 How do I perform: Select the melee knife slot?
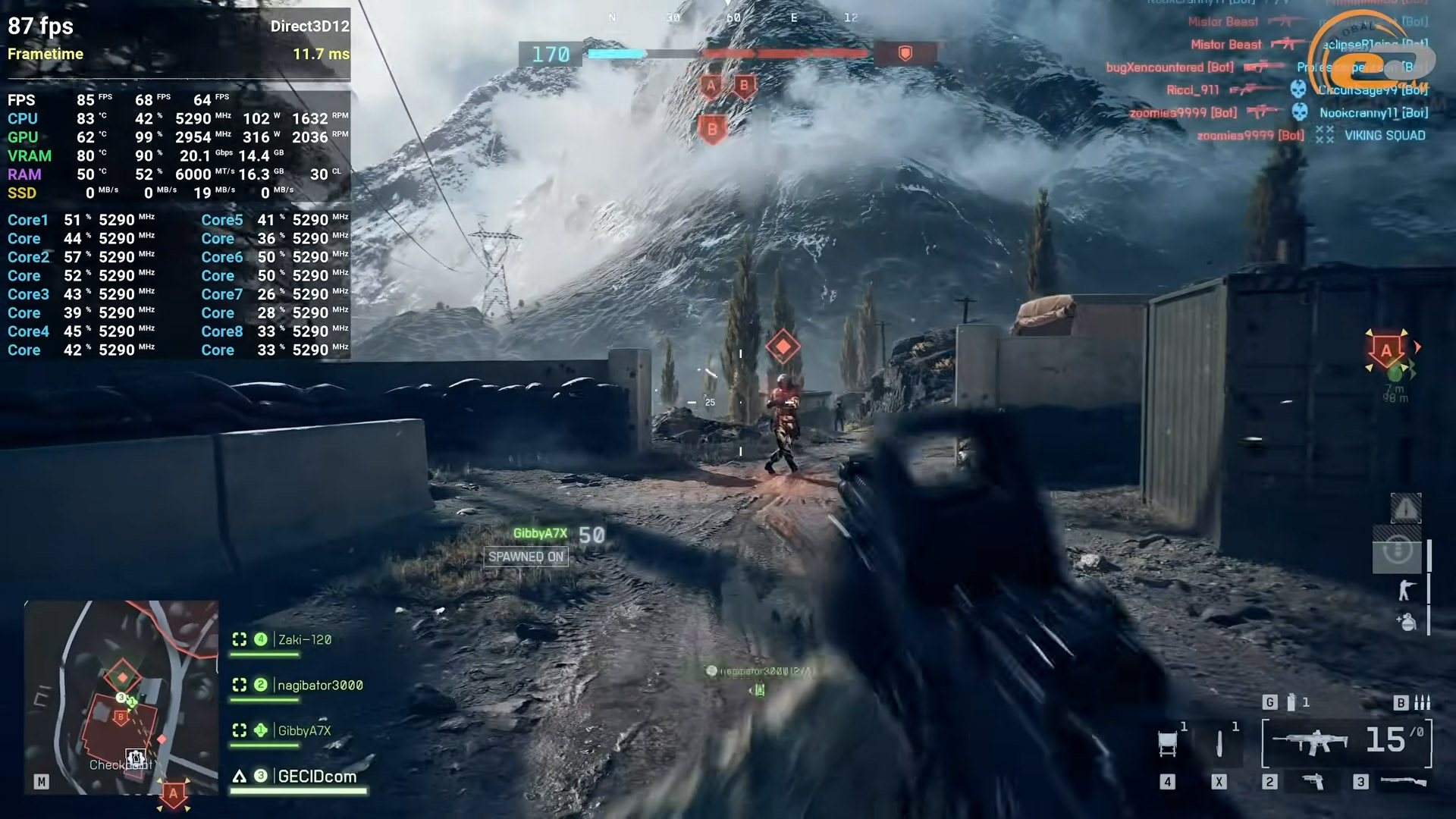coord(1219,743)
